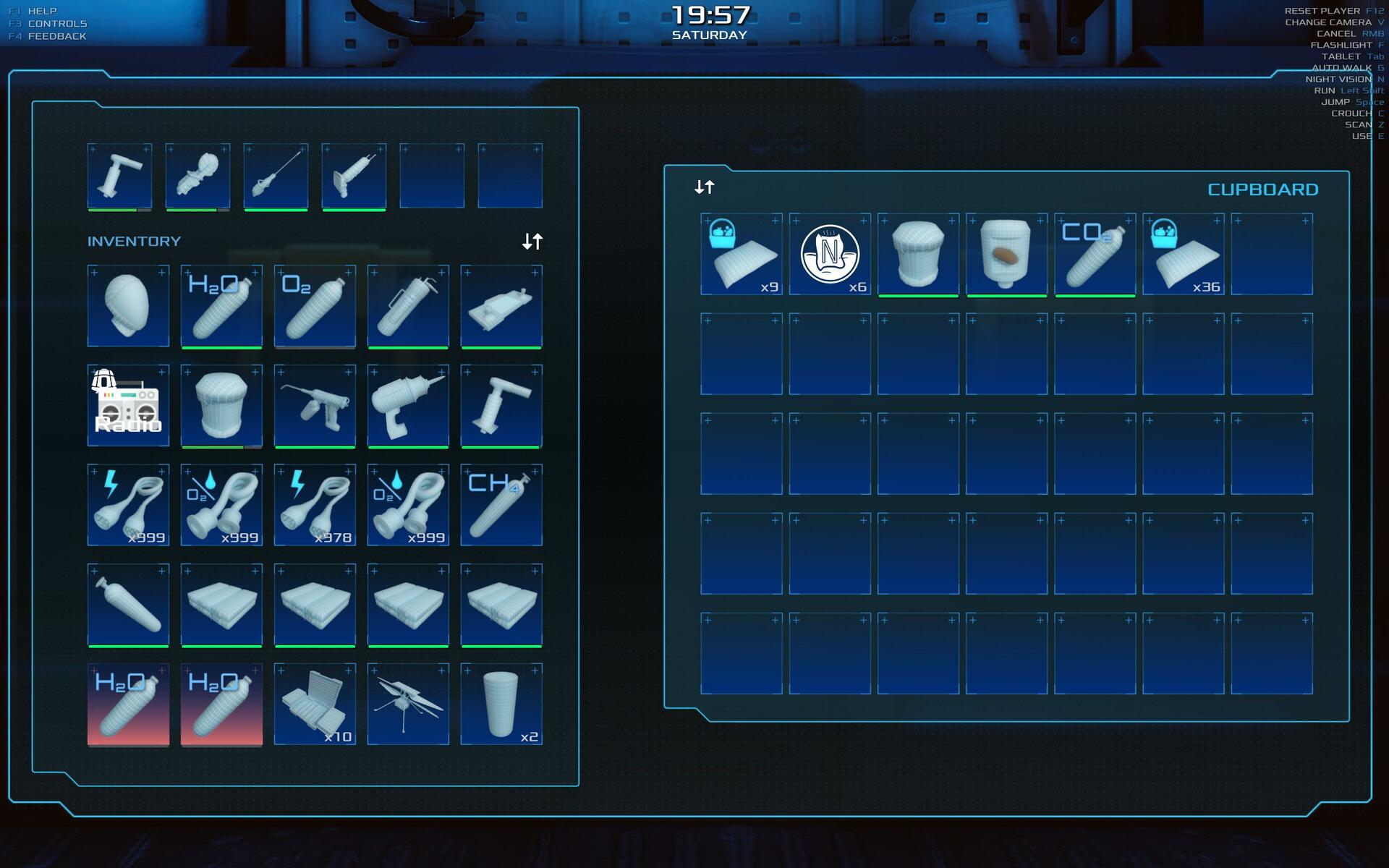The image size is (1389, 868).
Task: Select the open toolbox stack x10
Action: coord(315,704)
